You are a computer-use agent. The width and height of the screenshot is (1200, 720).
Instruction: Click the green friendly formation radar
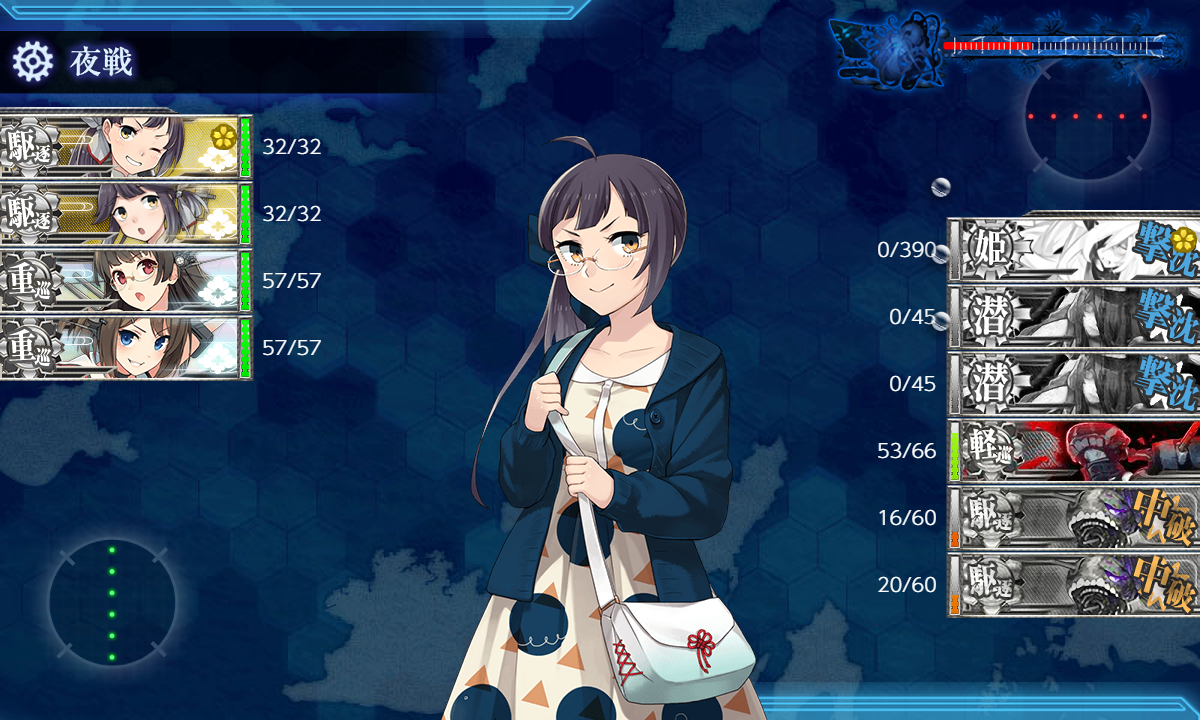(112, 603)
